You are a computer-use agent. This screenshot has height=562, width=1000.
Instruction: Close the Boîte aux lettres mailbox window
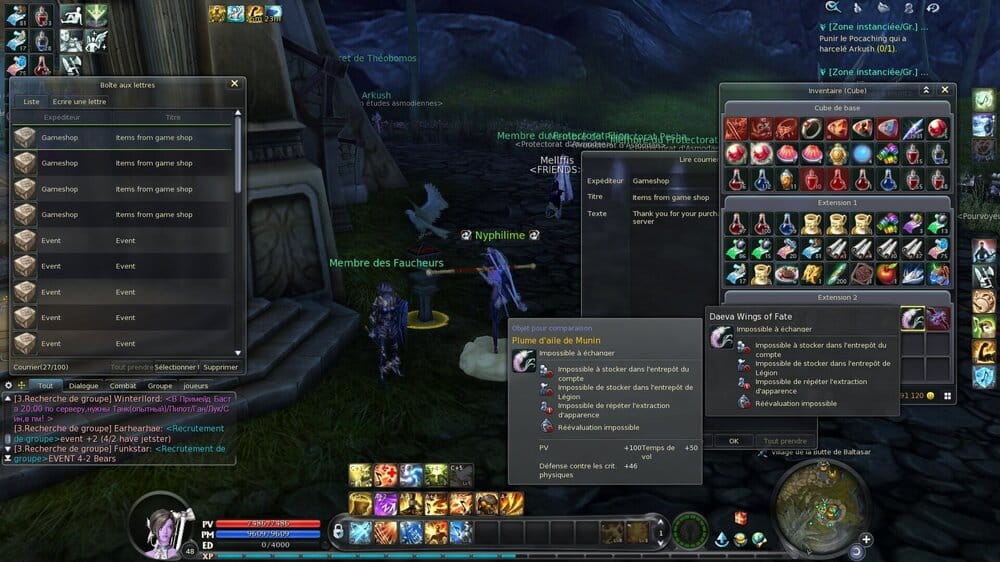235,84
